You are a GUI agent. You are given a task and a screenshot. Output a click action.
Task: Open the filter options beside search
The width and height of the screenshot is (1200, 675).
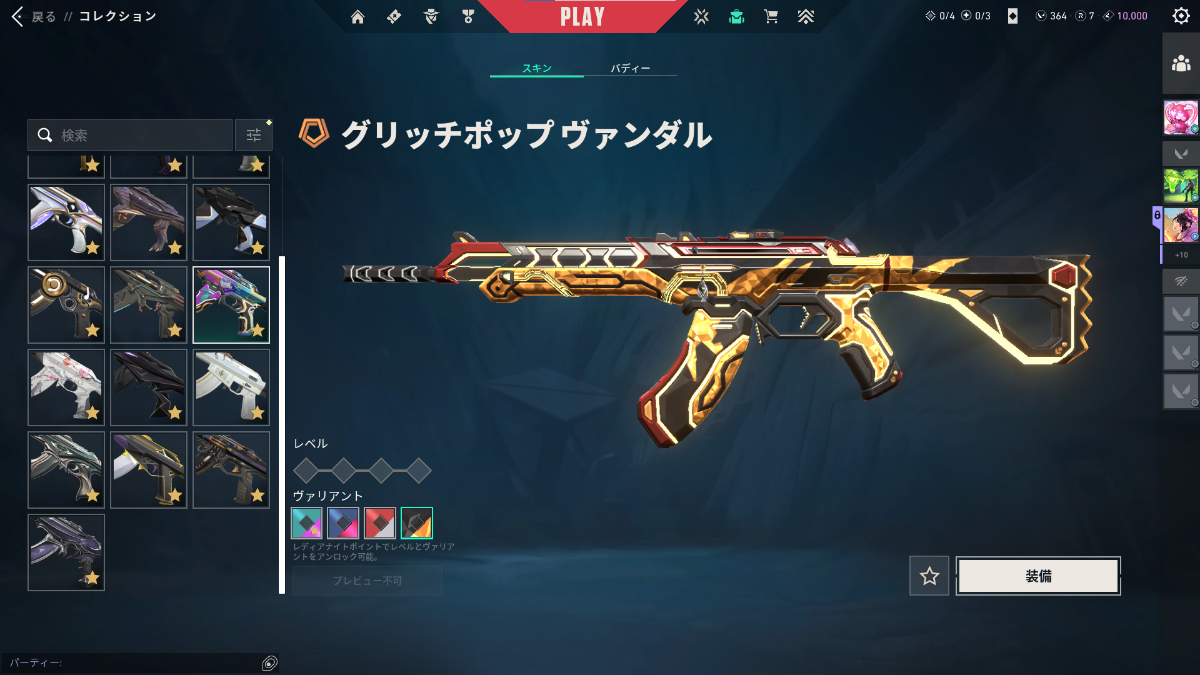click(254, 135)
